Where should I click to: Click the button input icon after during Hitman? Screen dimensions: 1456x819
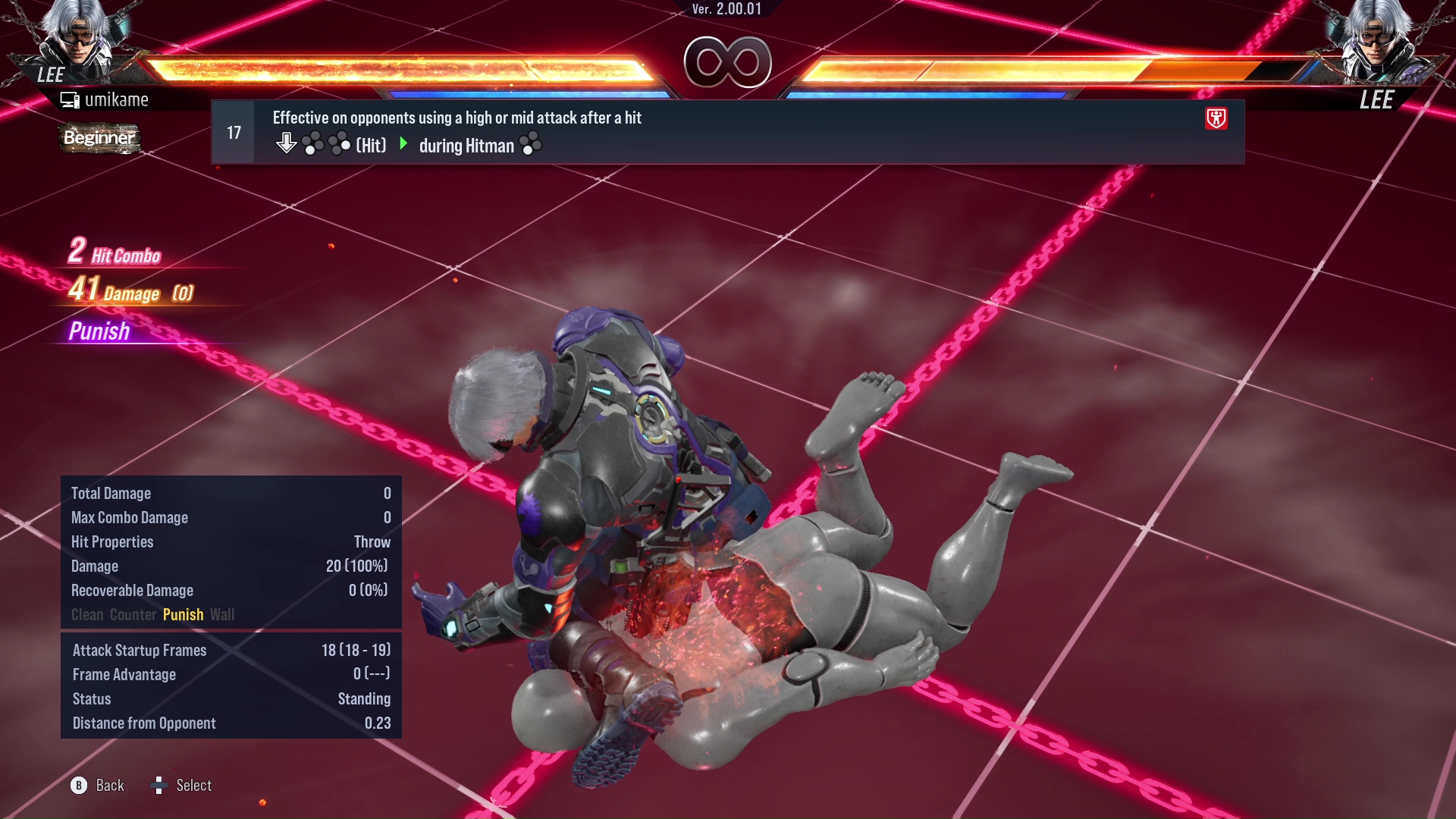point(532,144)
